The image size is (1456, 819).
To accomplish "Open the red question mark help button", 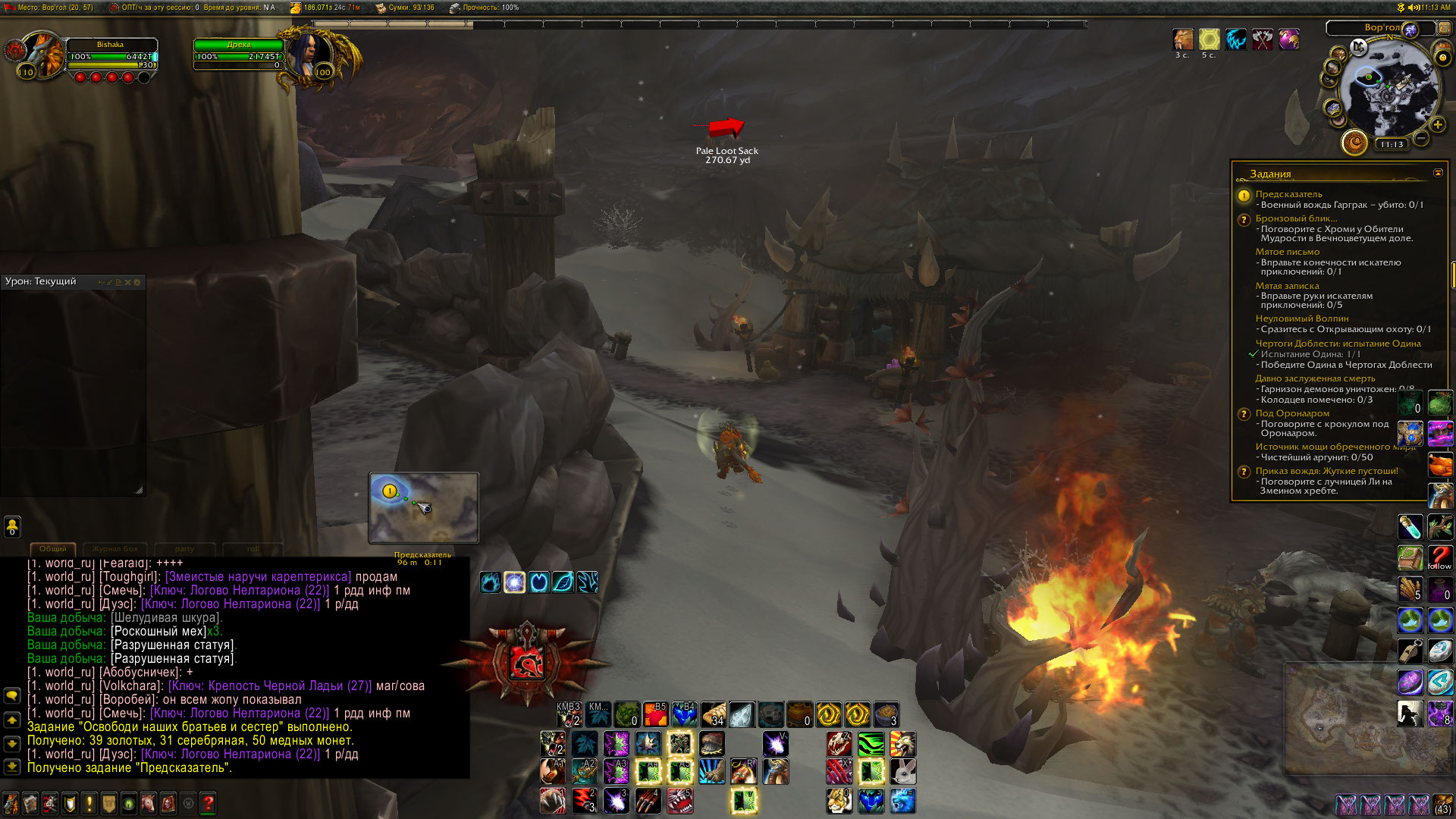I will click(208, 802).
